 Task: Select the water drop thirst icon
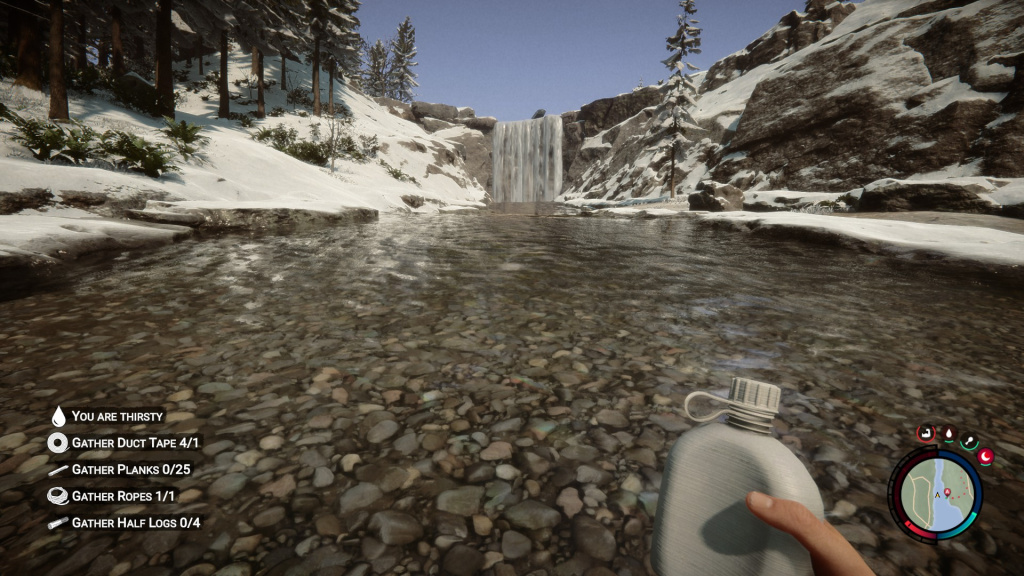click(947, 432)
